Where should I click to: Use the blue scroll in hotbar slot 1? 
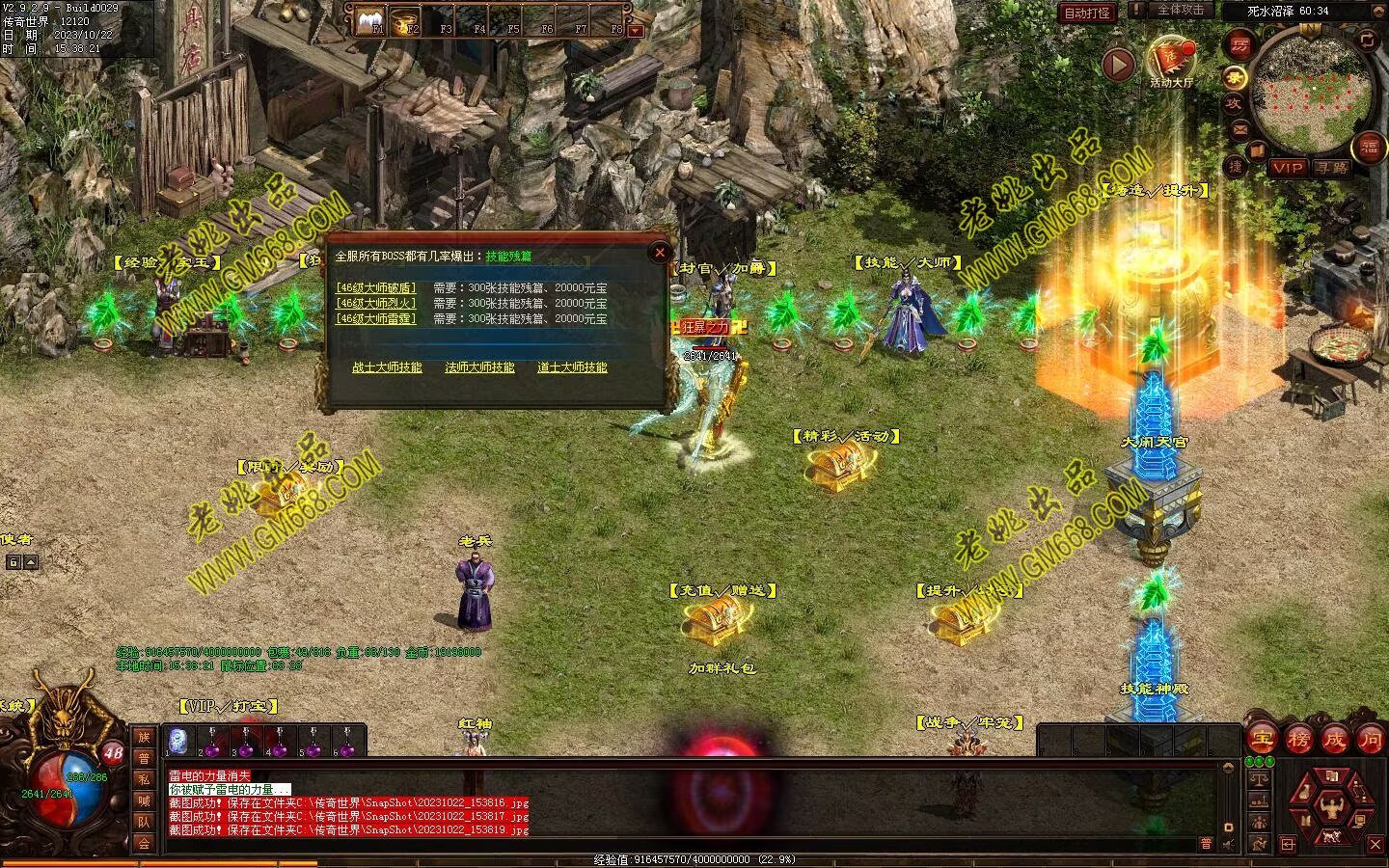click(x=177, y=740)
